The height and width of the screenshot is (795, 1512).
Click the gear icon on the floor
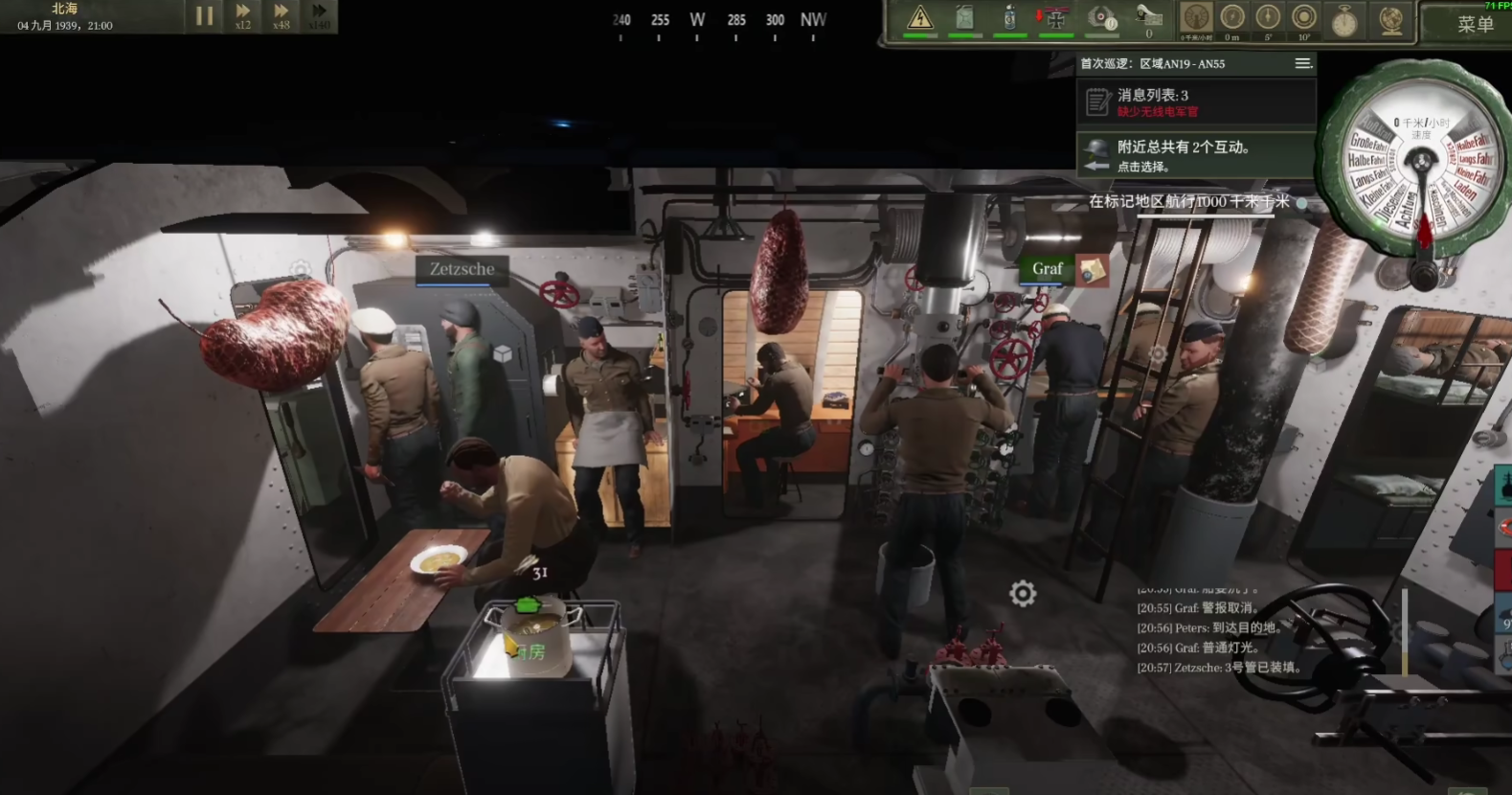click(1023, 594)
